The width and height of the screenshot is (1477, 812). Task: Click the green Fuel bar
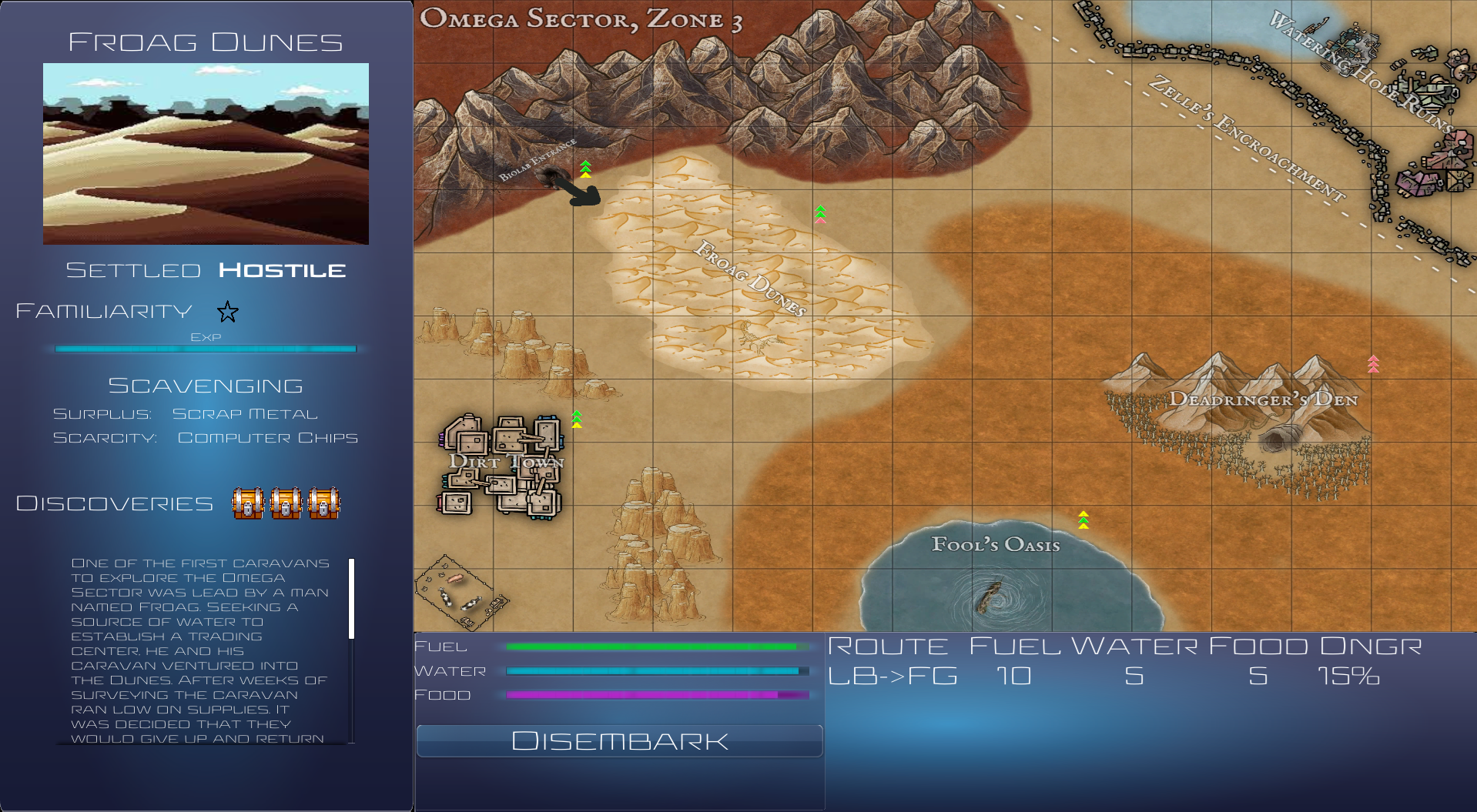pyautogui.click(x=653, y=647)
